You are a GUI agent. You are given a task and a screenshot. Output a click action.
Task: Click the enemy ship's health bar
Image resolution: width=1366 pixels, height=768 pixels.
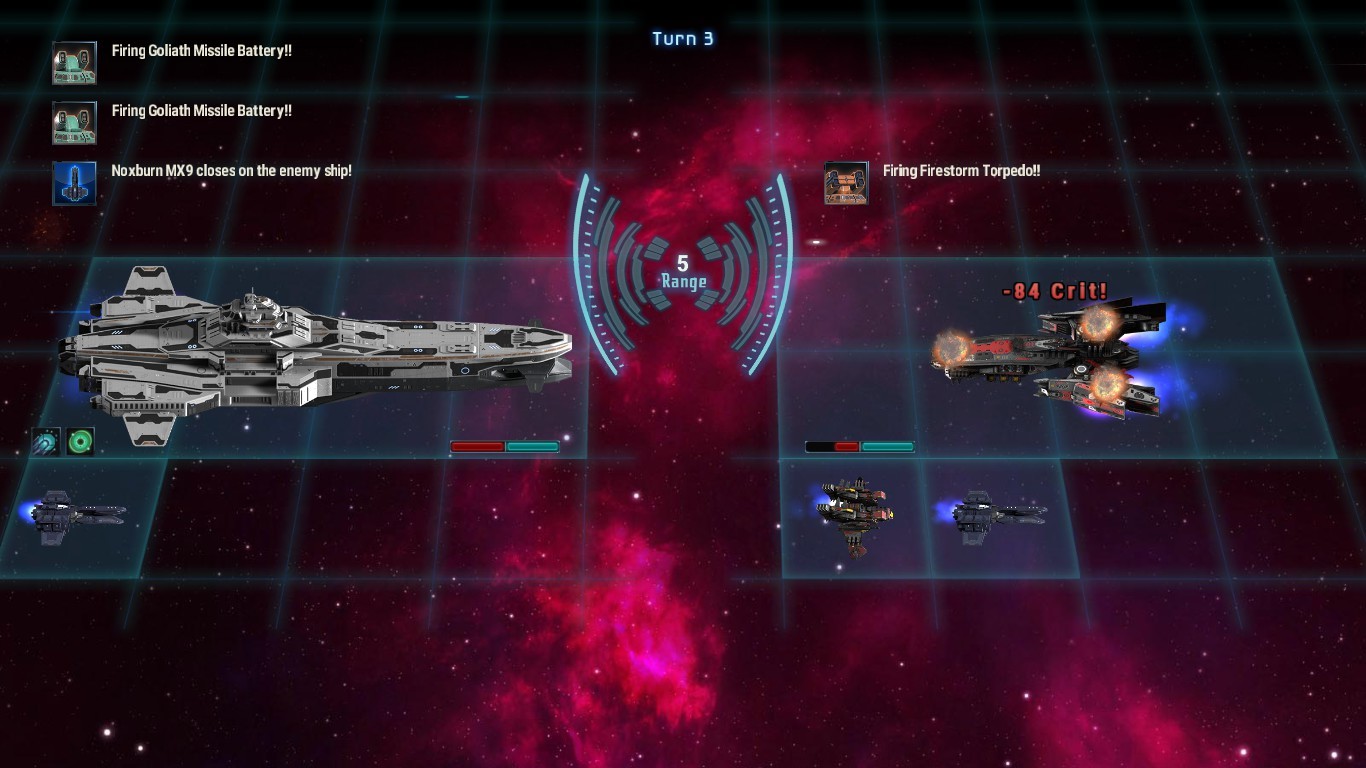[x=858, y=446]
